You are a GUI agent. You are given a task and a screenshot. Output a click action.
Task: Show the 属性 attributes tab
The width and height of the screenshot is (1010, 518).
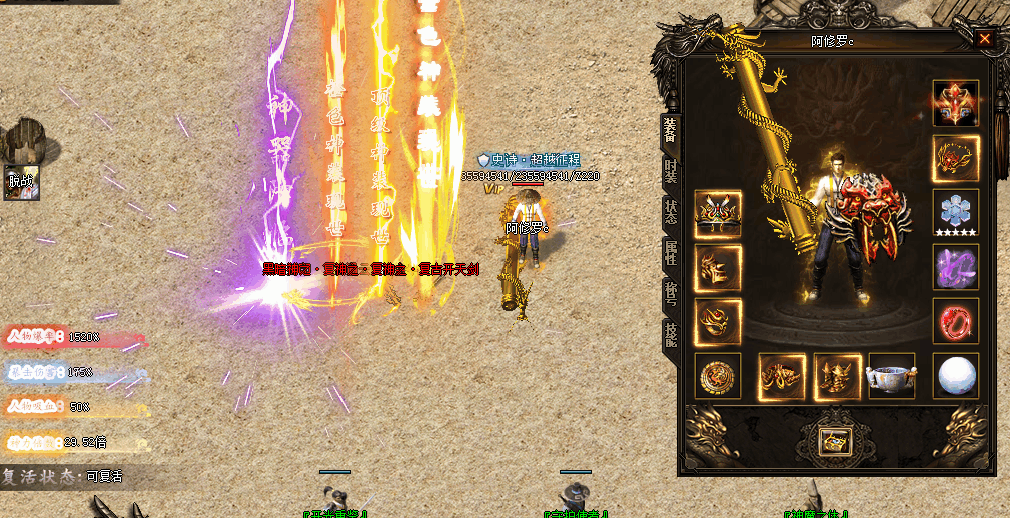[x=670, y=252]
